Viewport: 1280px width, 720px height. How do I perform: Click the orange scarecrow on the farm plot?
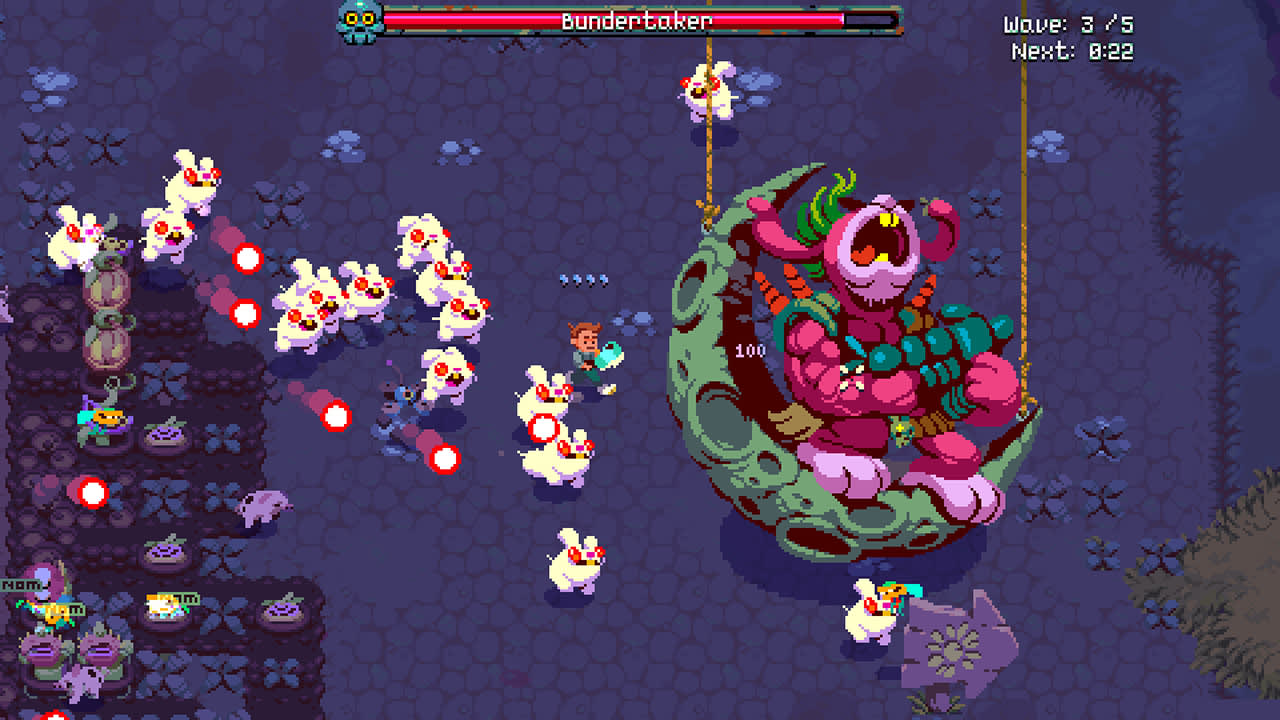103,418
